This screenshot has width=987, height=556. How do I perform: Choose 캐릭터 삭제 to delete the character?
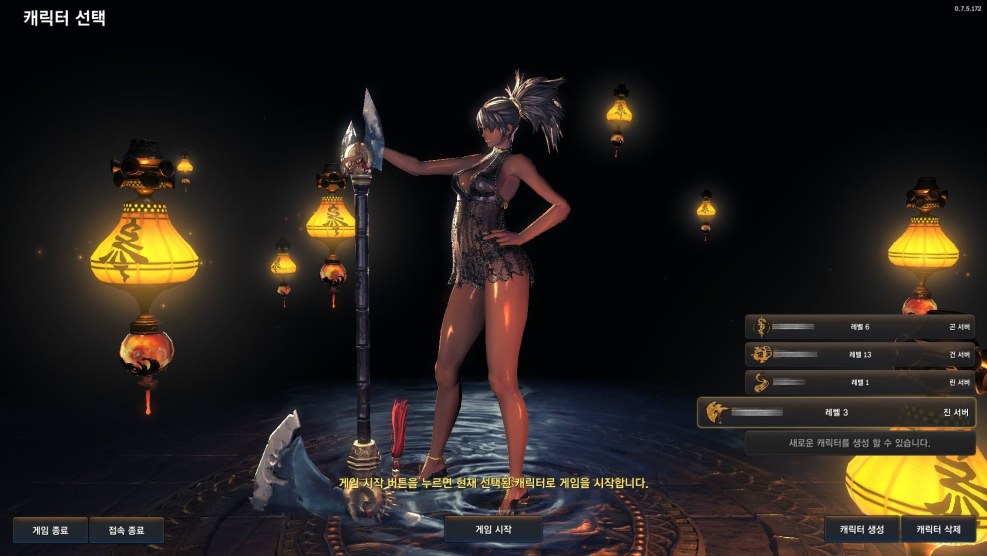click(938, 530)
